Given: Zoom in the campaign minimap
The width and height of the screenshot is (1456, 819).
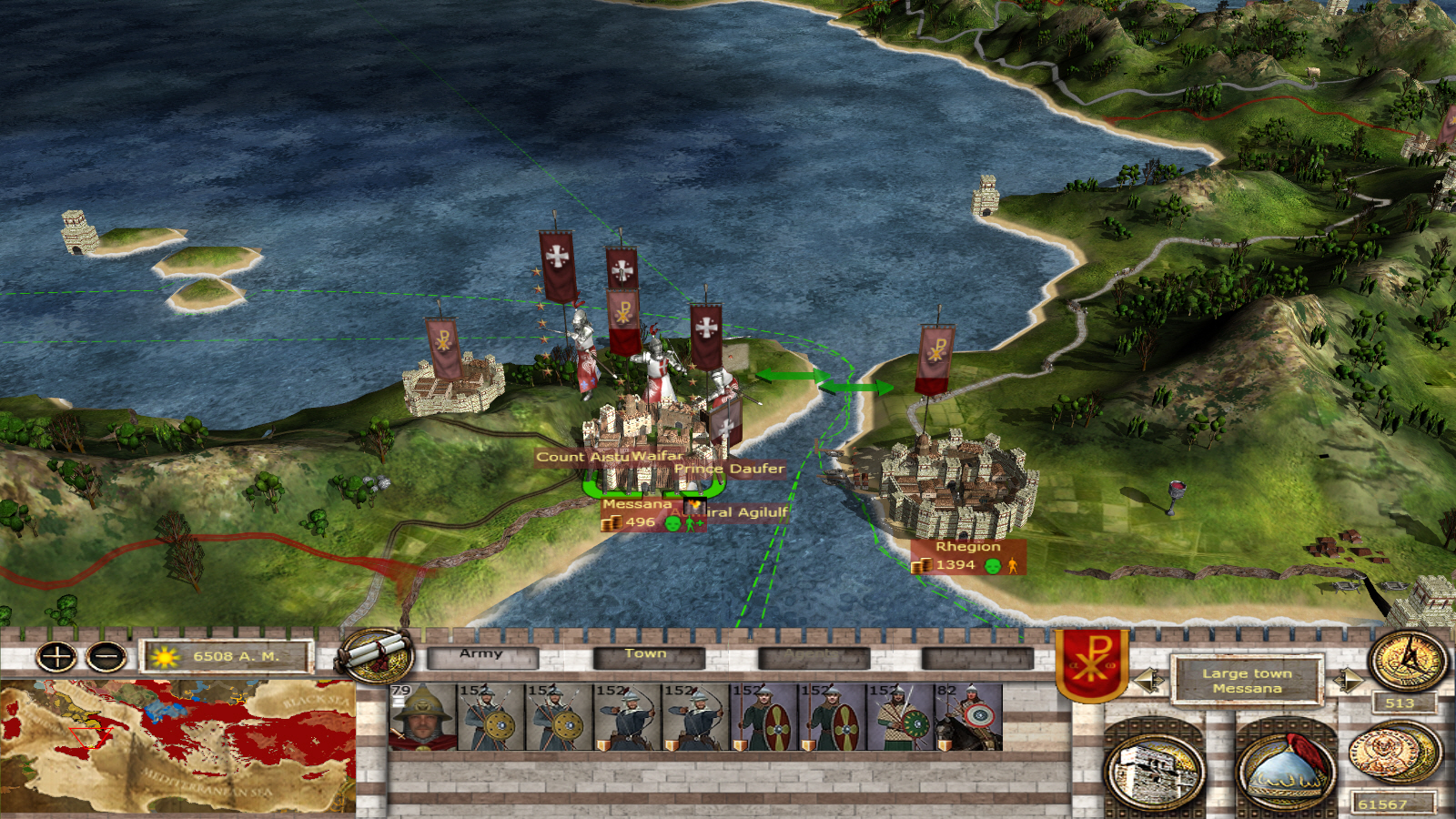Looking at the screenshot, I should 56,656.
